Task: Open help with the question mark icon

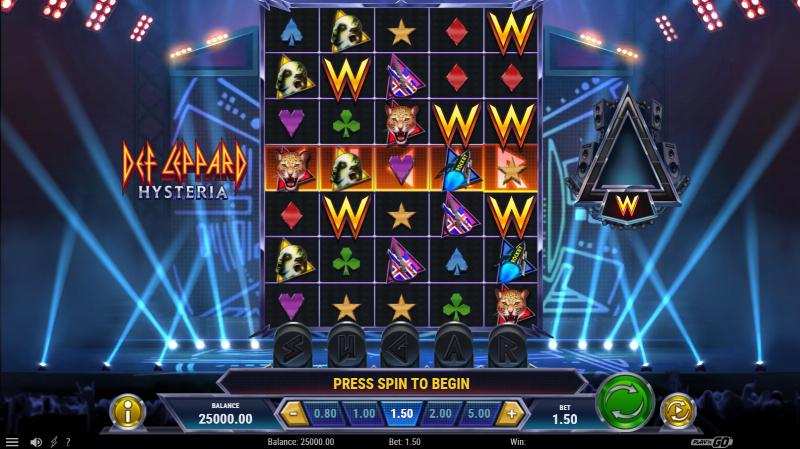Action: point(67,442)
